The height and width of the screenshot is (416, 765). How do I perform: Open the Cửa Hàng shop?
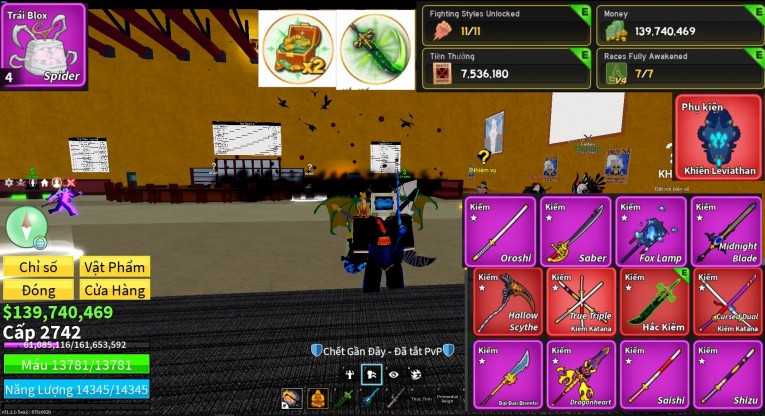pyautogui.click(x=115, y=290)
